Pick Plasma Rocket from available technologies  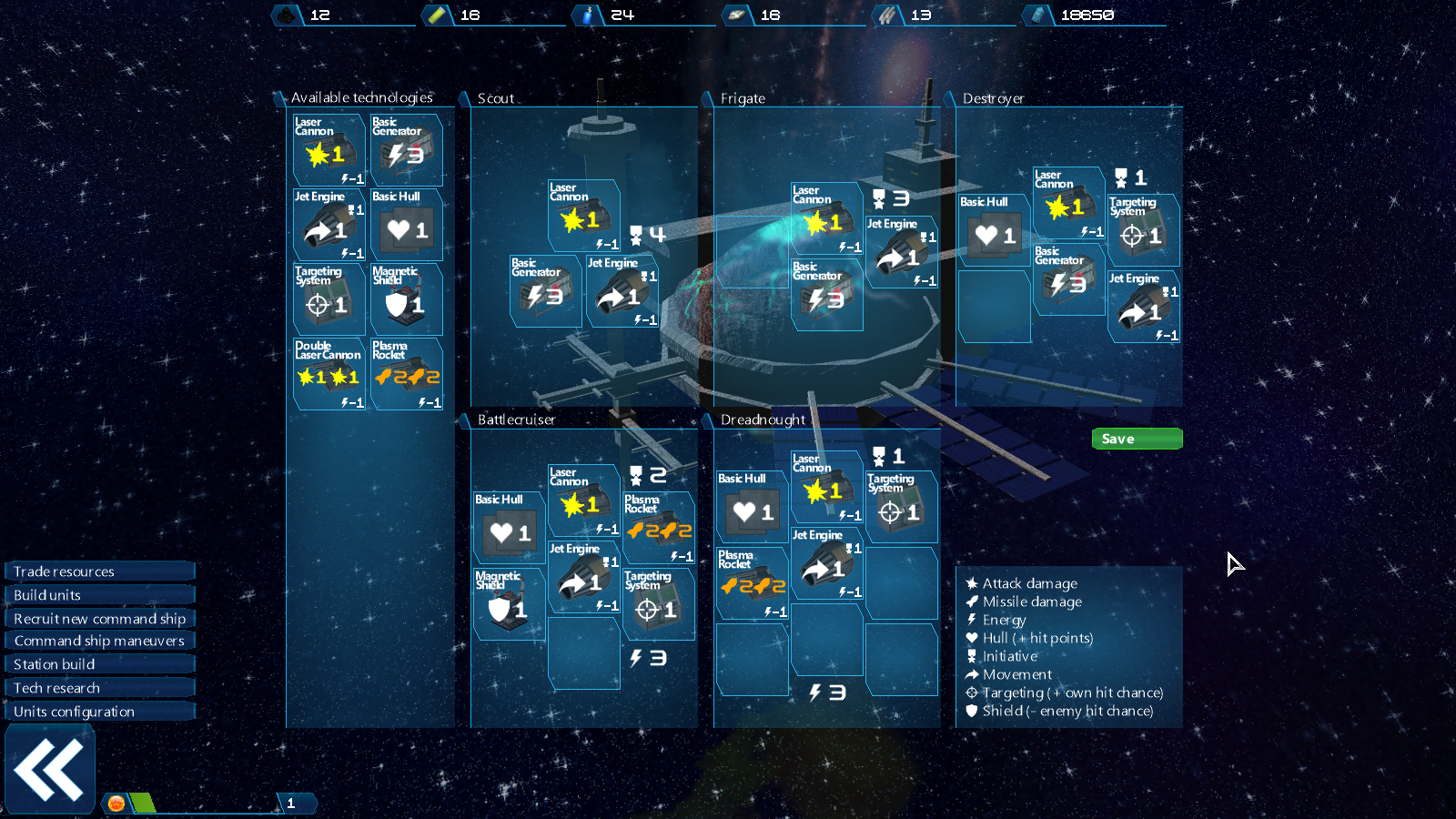407,374
